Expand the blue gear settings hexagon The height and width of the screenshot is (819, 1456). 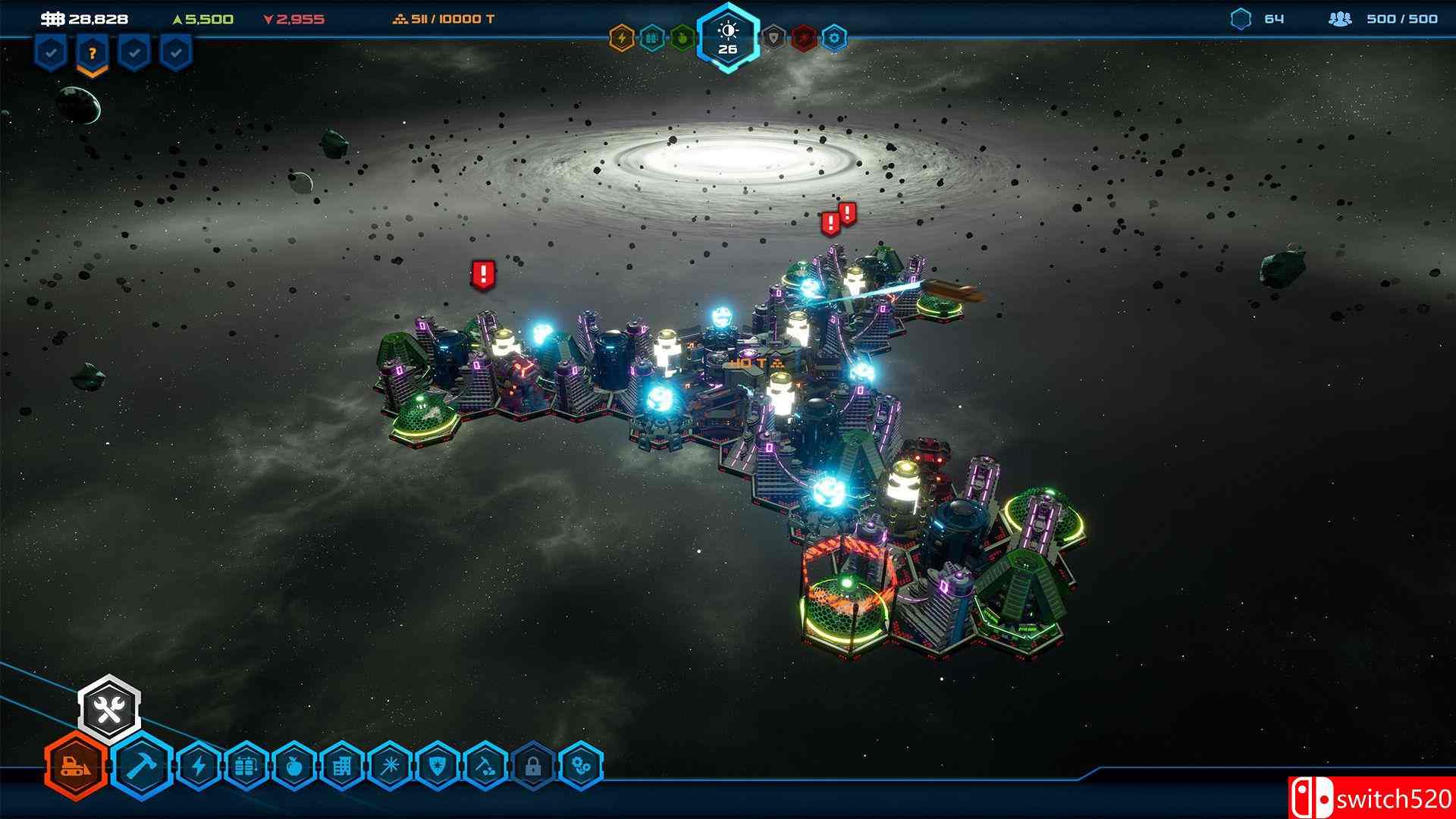click(x=833, y=36)
